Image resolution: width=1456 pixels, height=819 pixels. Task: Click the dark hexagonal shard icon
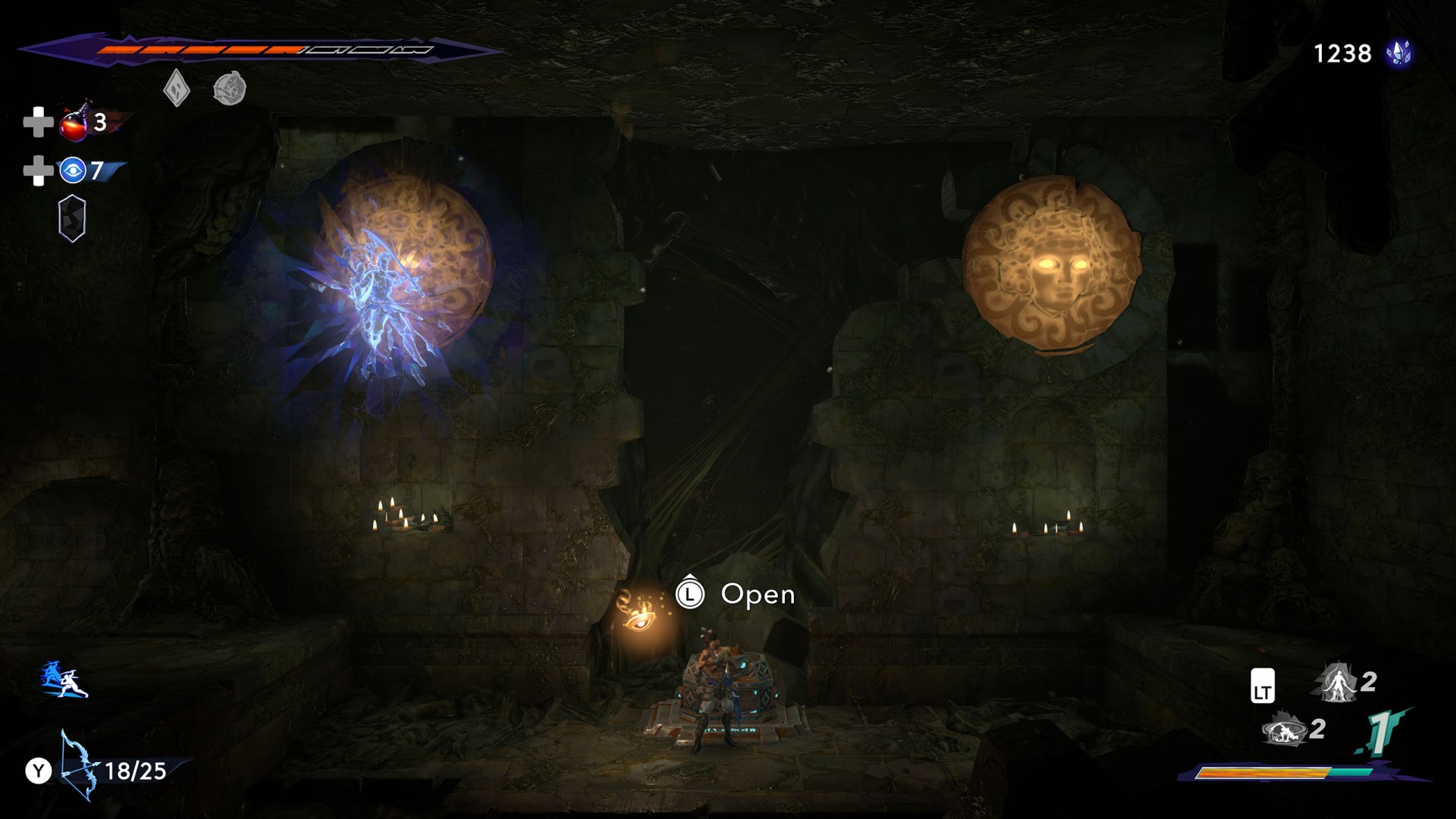pos(73,218)
